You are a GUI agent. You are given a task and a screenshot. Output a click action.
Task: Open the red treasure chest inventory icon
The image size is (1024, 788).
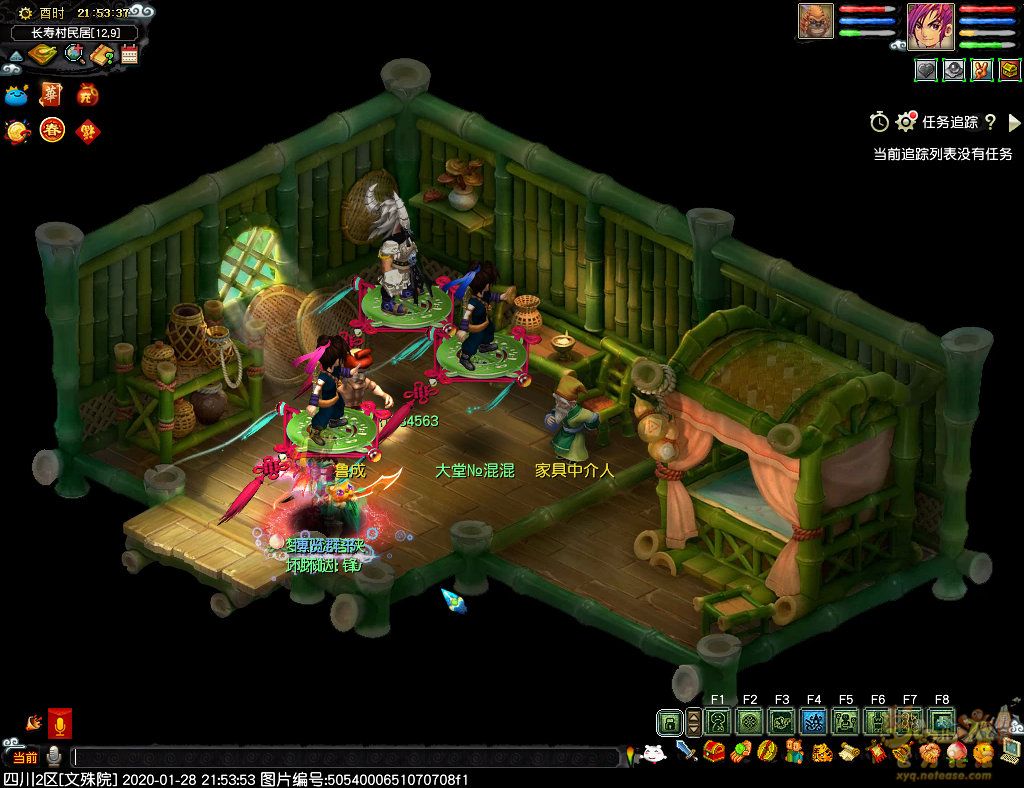point(713,751)
